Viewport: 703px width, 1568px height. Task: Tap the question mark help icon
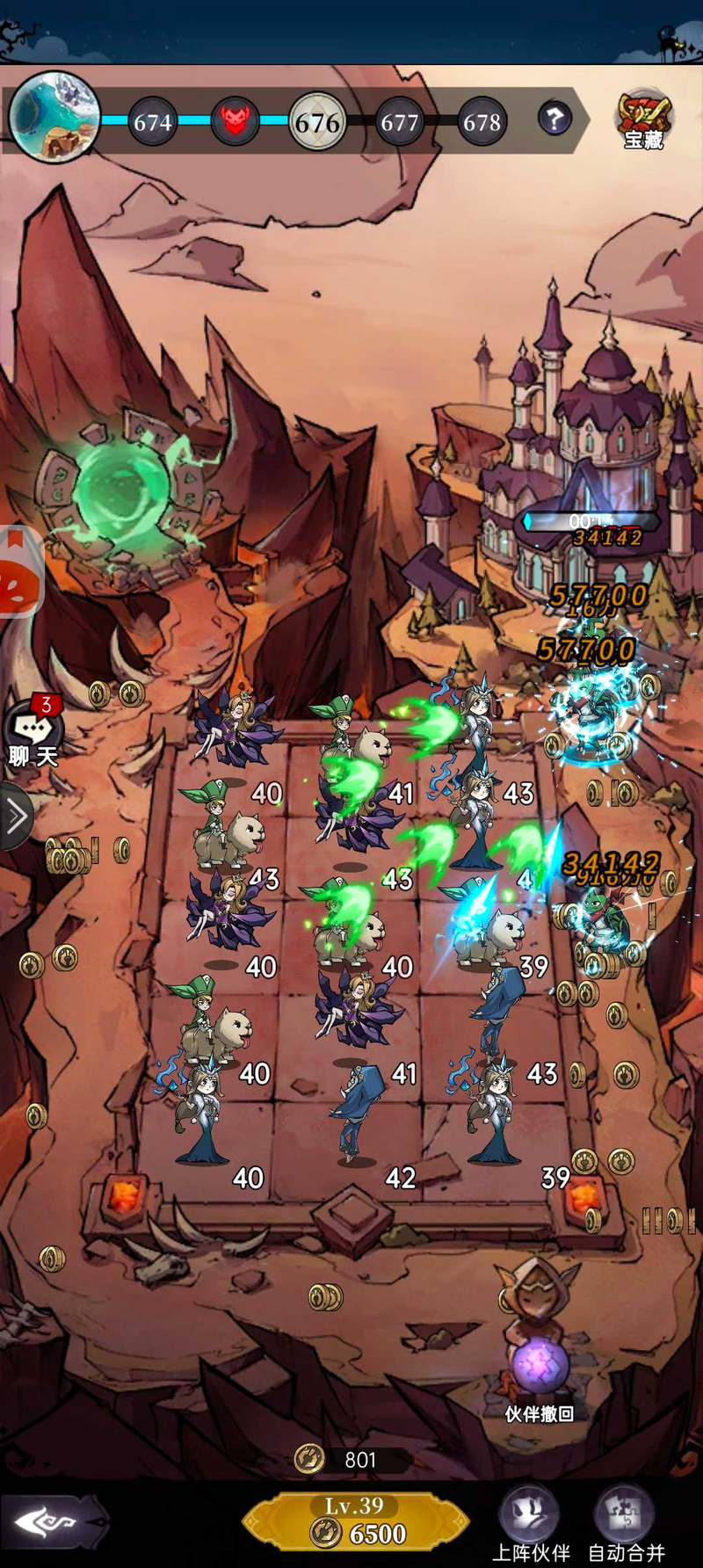pos(554,118)
